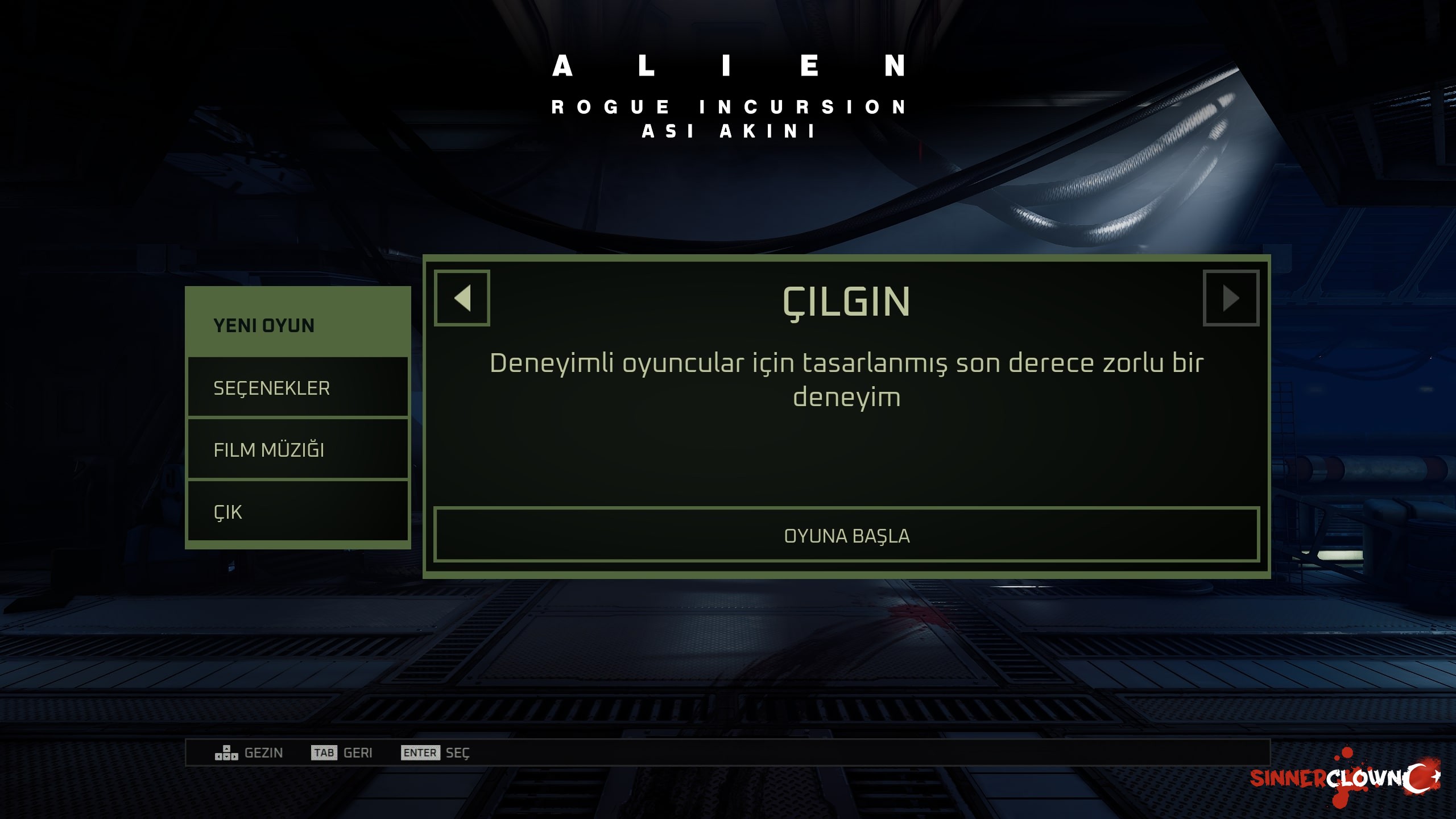Open the SEÇENEKLER options menu

click(297, 388)
